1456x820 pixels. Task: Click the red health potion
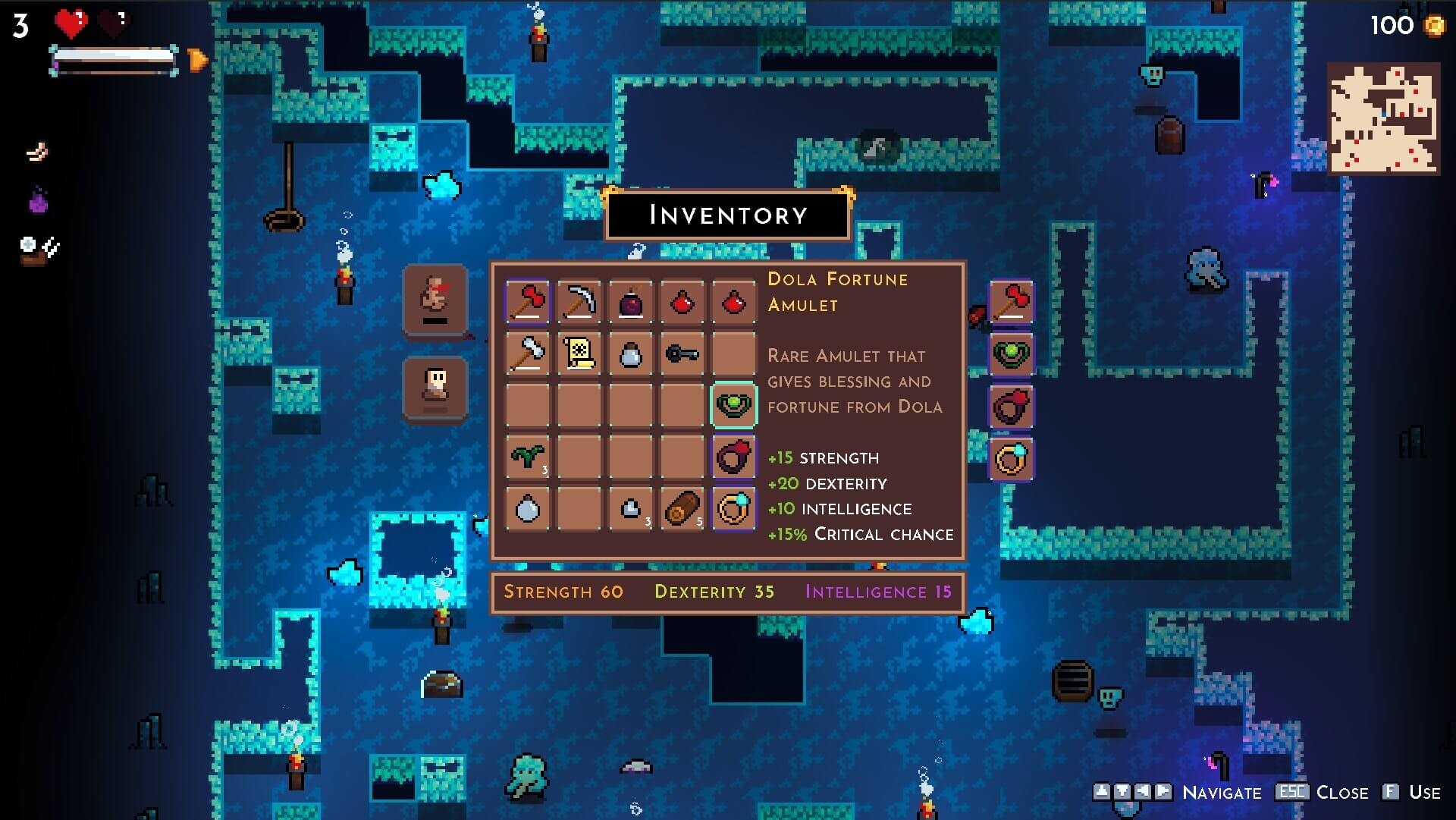(x=682, y=303)
